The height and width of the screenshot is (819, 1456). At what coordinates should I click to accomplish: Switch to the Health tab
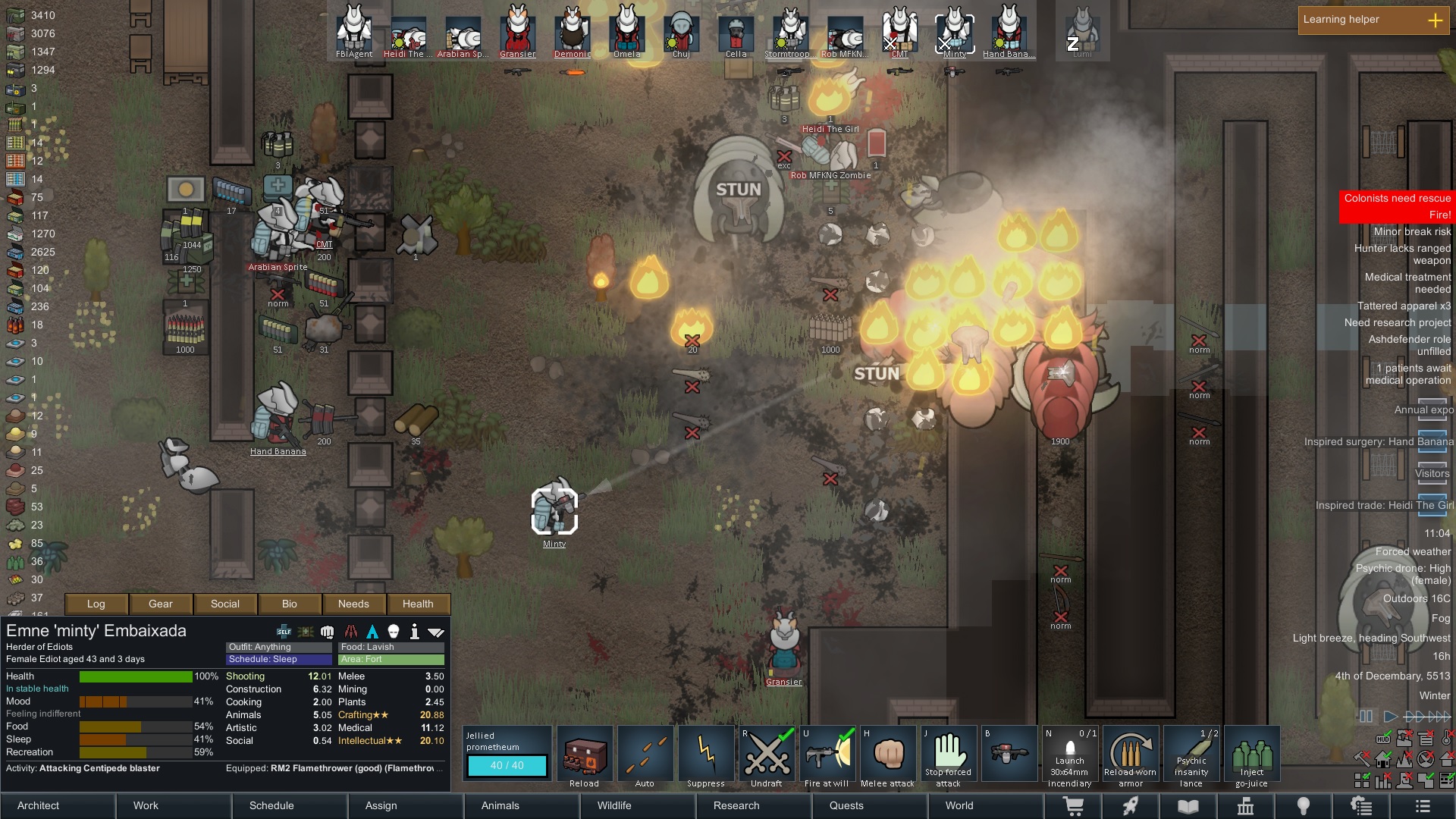click(x=418, y=604)
